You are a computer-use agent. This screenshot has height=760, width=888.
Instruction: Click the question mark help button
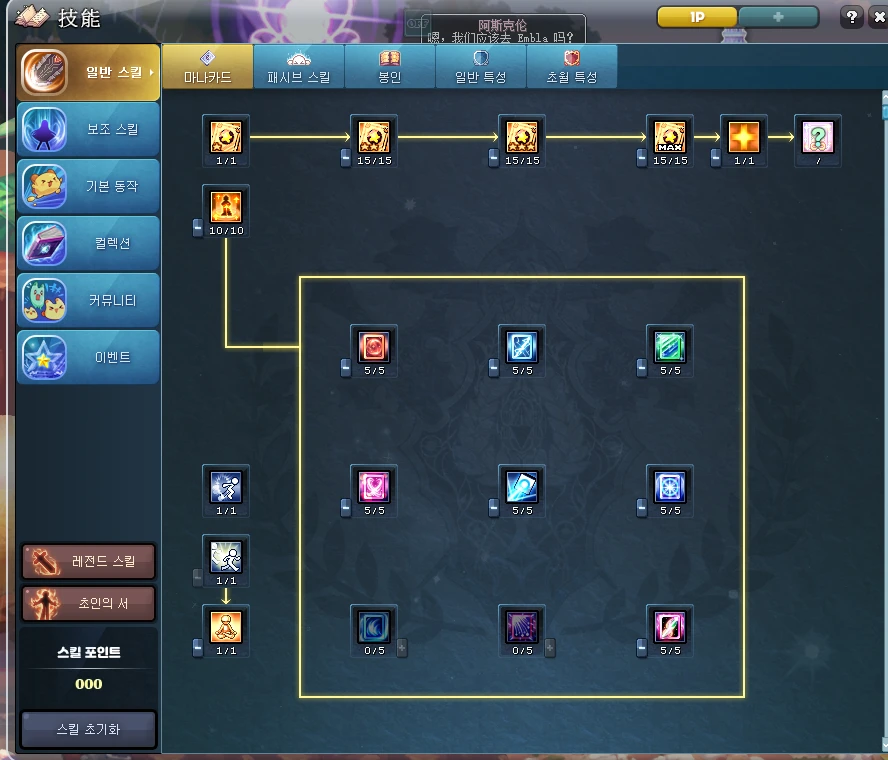tap(852, 17)
